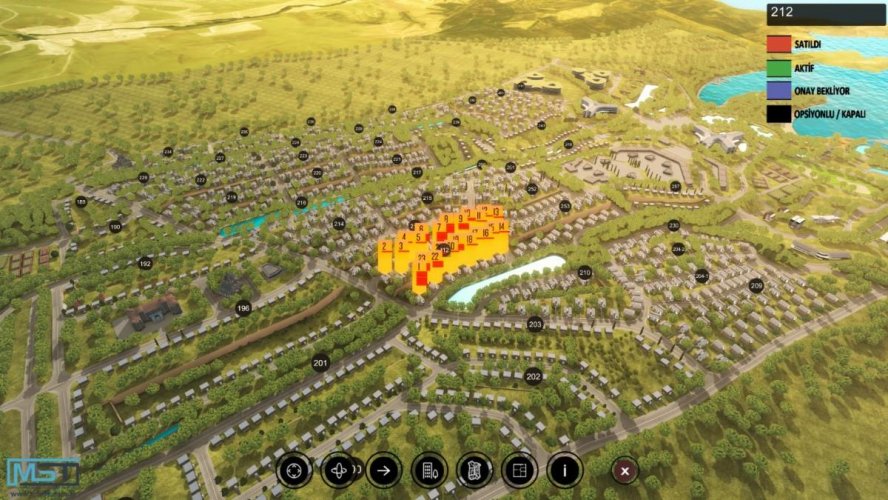Choose the red SATILDI legend entry

point(778,44)
